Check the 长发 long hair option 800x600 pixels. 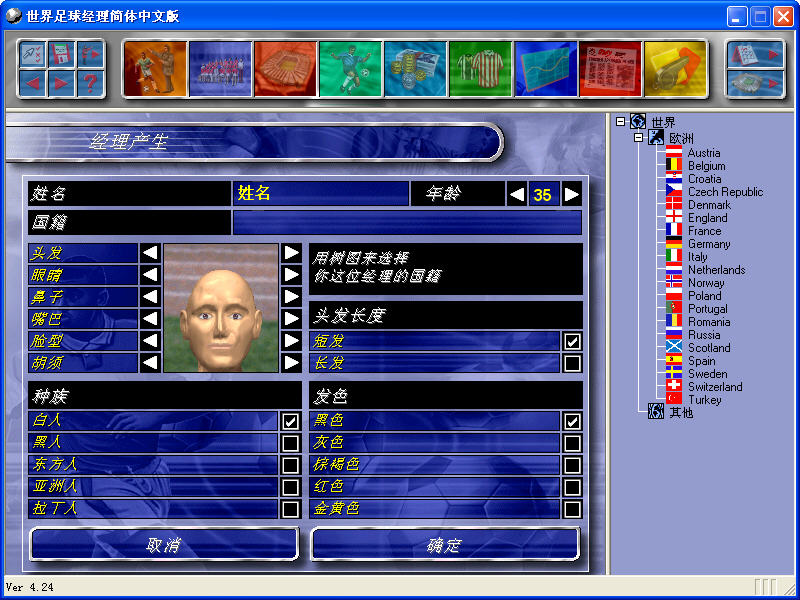pyautogui.click(x=572, y=363)
